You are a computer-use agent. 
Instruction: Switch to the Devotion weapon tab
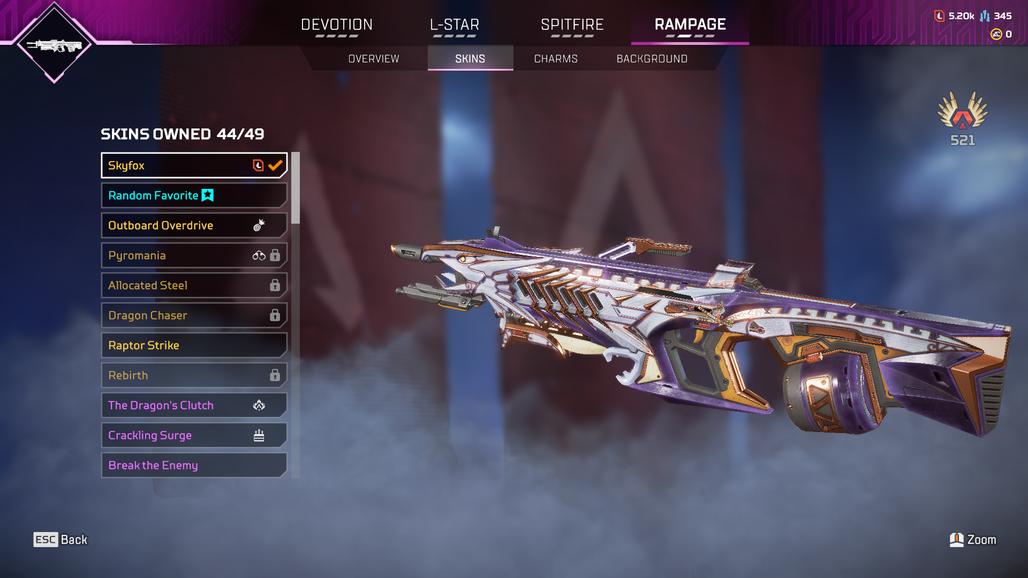click(x=336, y=25)
